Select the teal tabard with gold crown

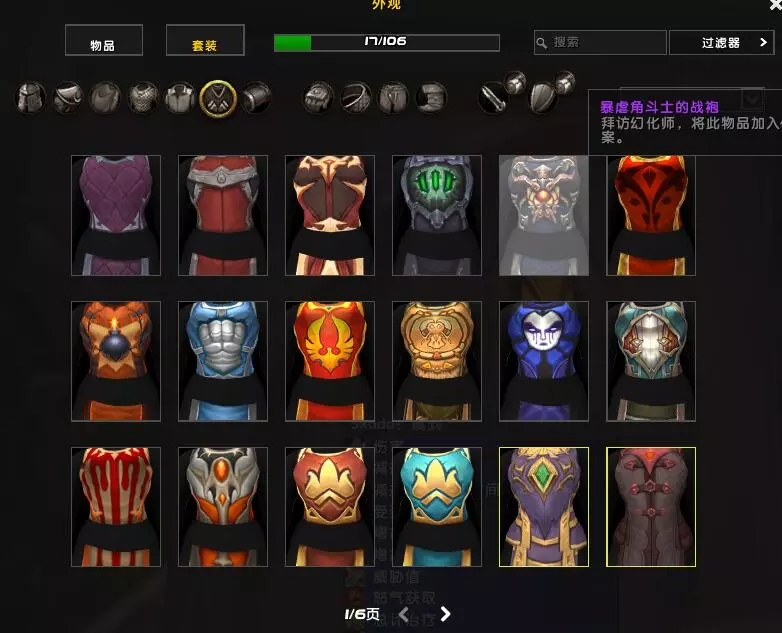point(437,507)
